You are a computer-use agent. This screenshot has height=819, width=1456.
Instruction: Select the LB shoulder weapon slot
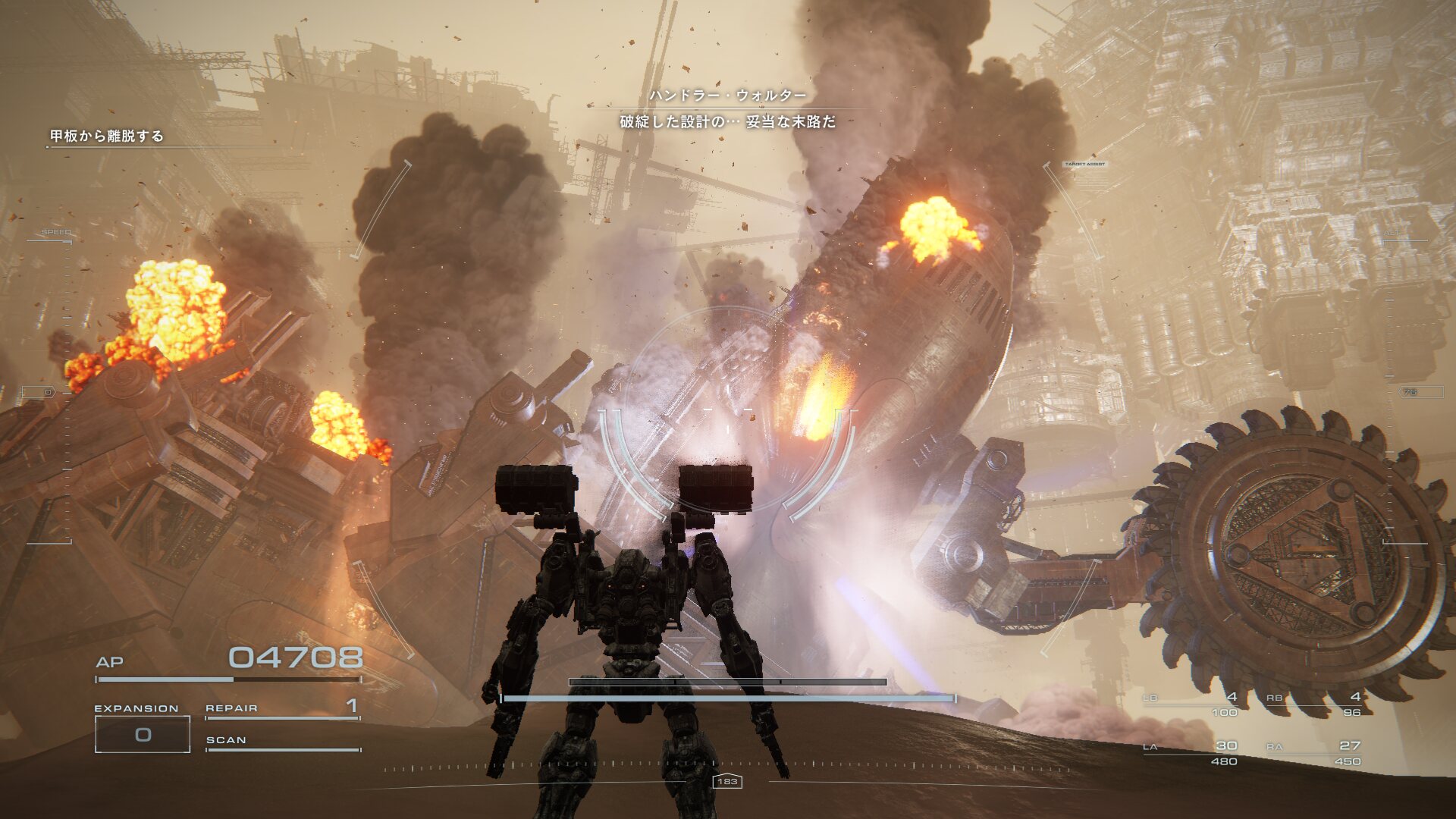(1191, 703)
